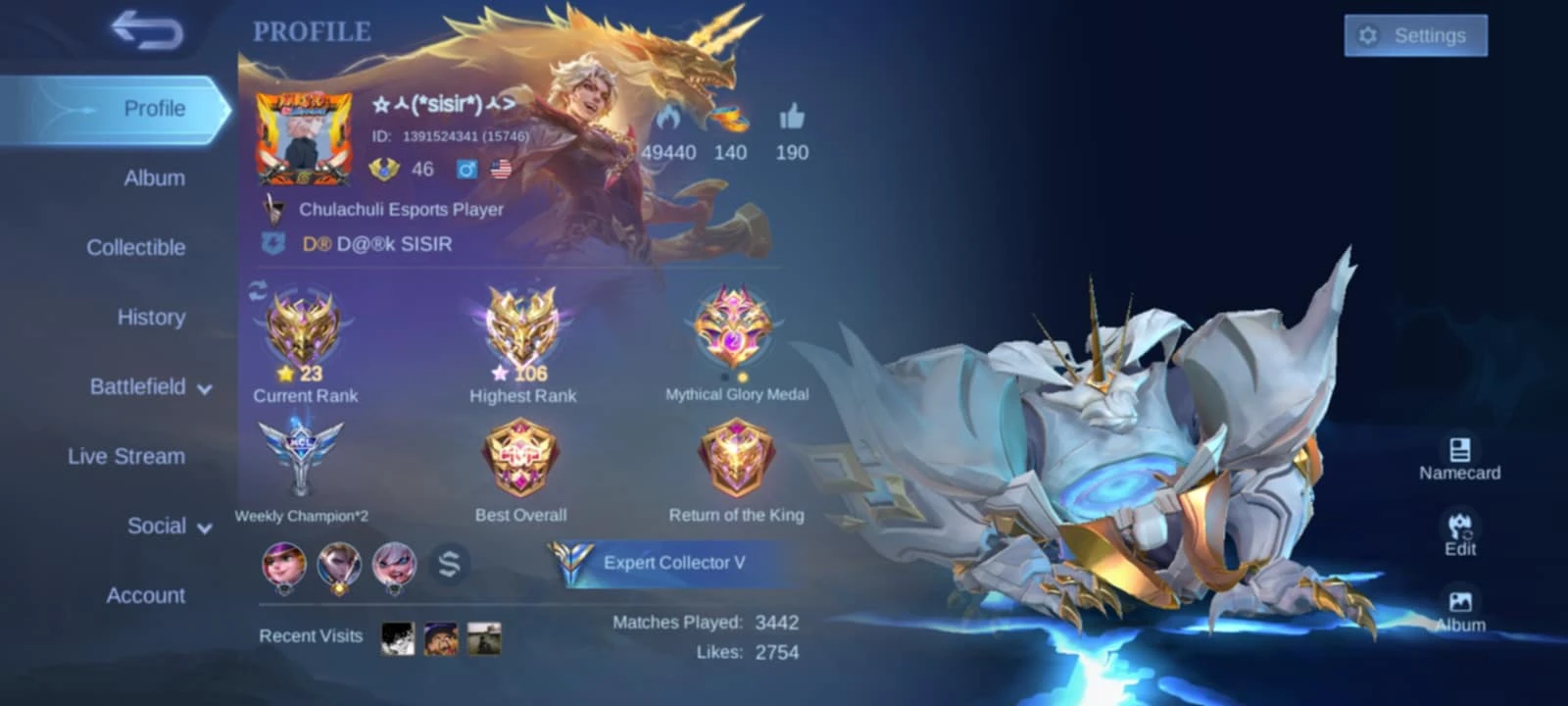This screenshot has height=706, width=1568.
Task: Open the Return of the King badge
Action: click(736, 459)
